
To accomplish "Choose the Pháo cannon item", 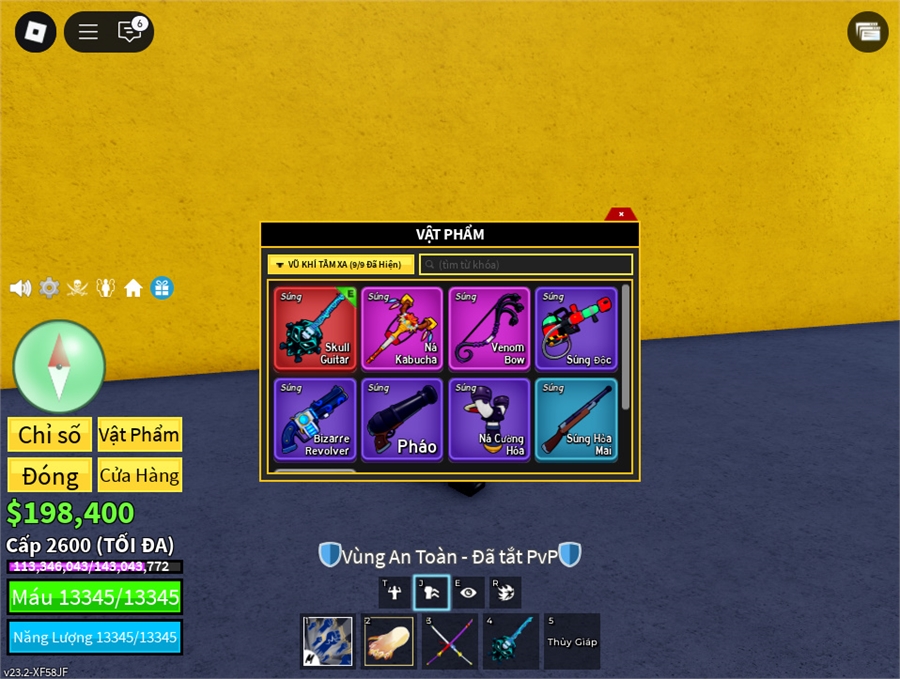I will pyautogui.click(x=402, y=419).
